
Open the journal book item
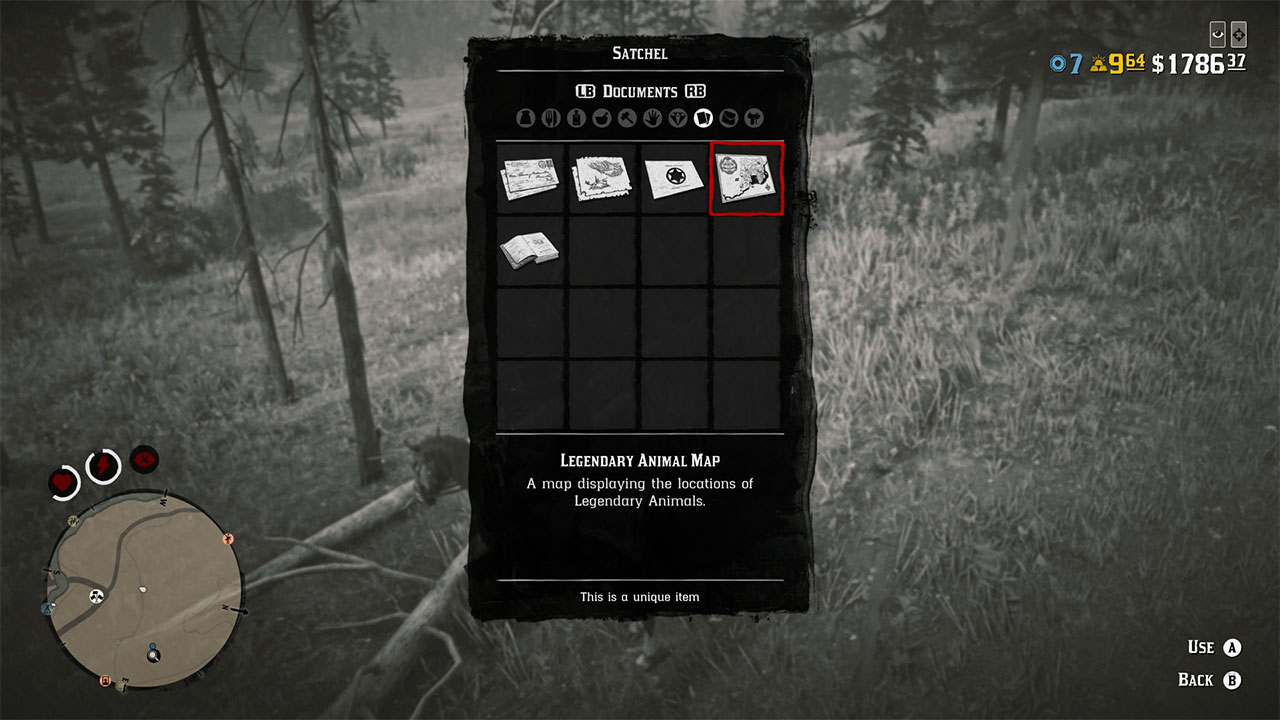pyautogui.click(x=529, y=250)
